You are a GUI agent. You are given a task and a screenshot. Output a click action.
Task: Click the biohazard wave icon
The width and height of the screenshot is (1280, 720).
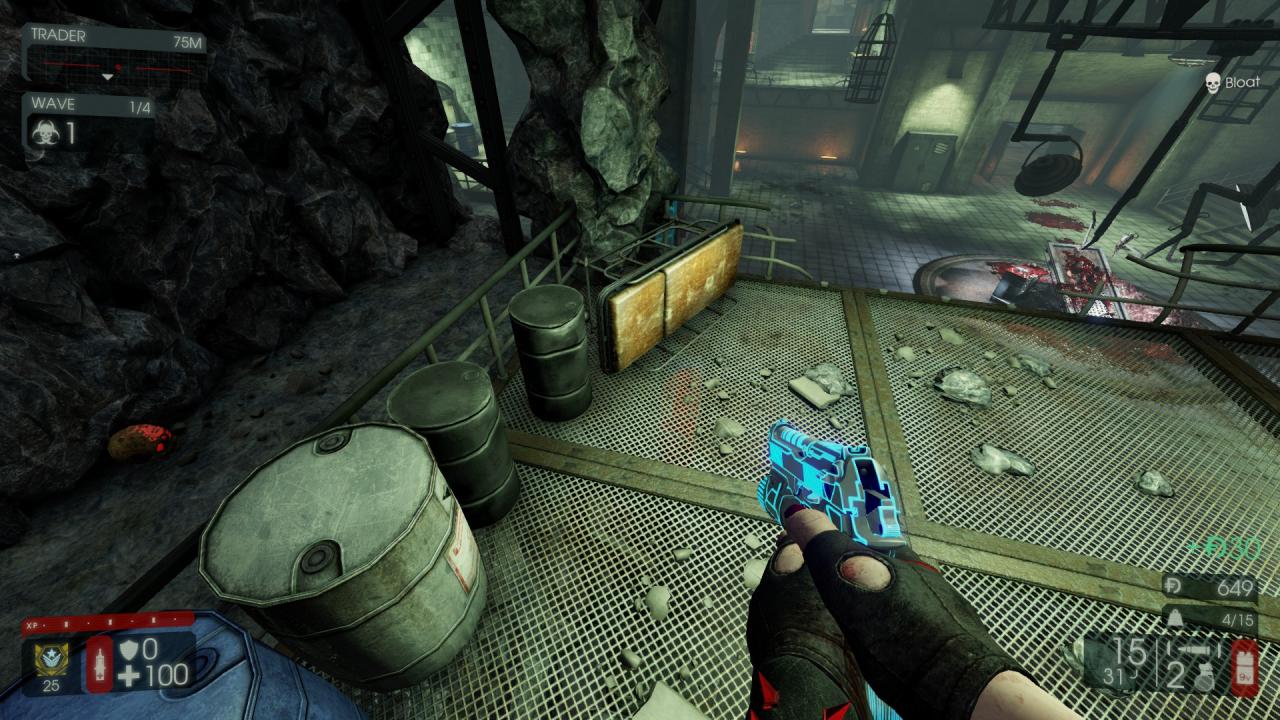pyautogui.click(x=46, y=133)
